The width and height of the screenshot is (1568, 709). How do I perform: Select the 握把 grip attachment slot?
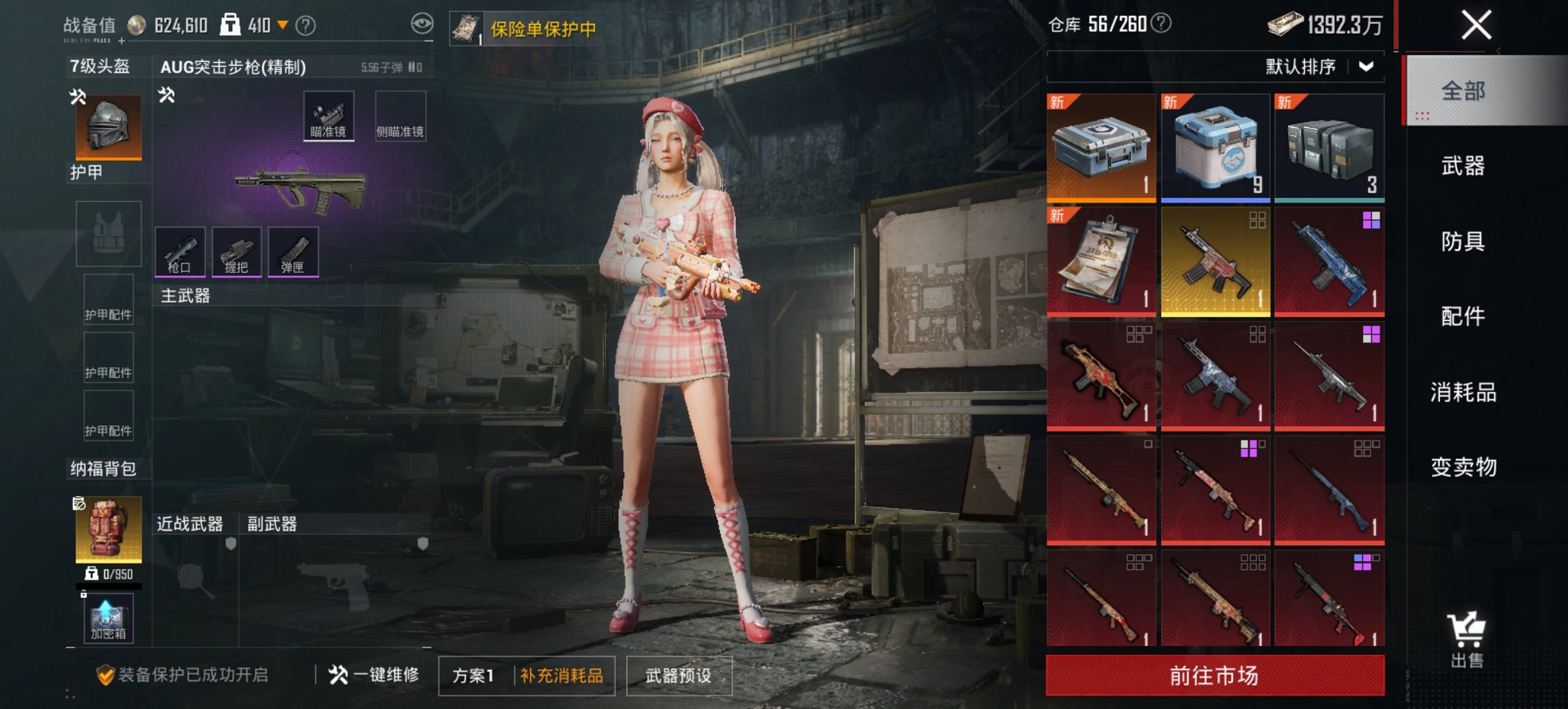coord(237,252)
